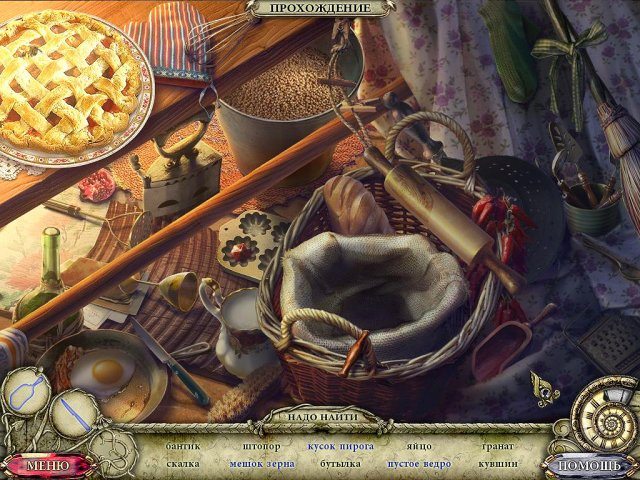Screen dimensions: 640x480
Task: Click the бантик entry in the find list
Action: point(185,446)
